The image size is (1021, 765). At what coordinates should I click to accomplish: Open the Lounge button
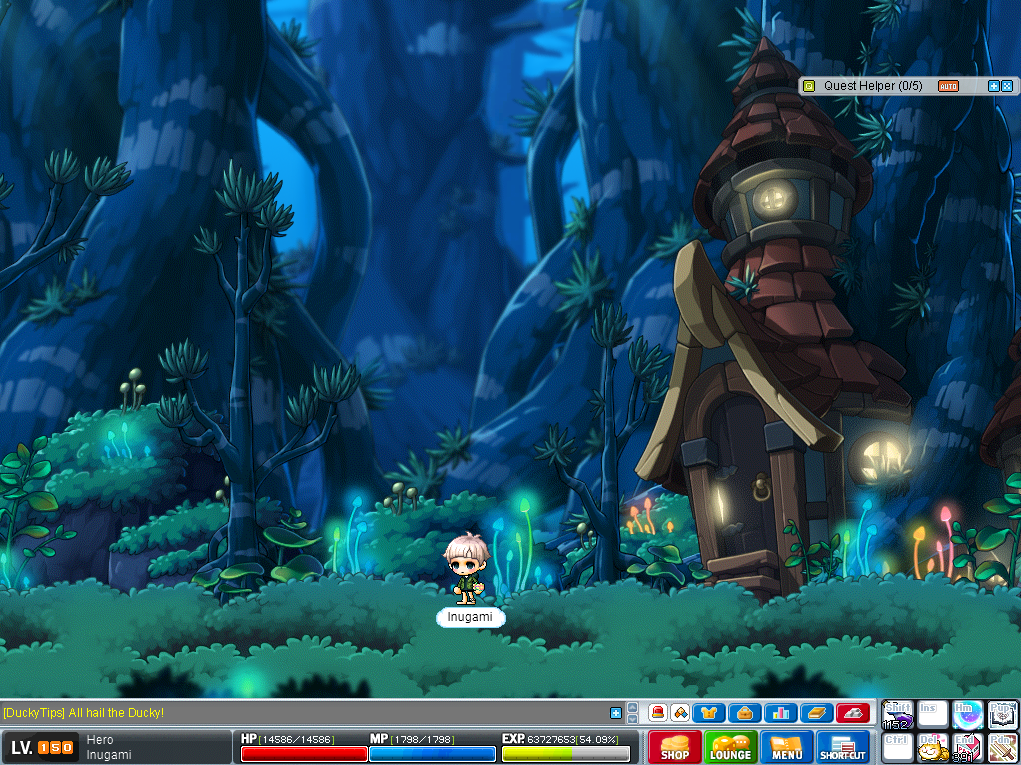coord(730,747)
